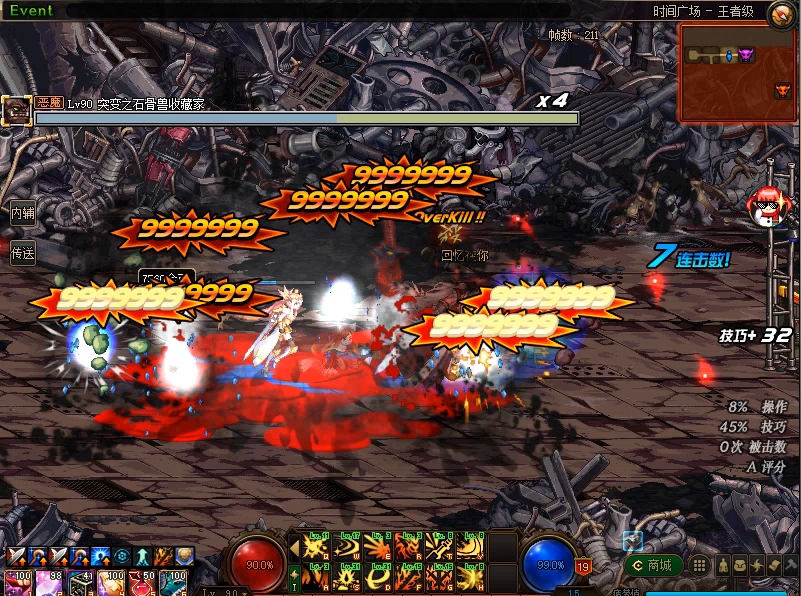Open the grid menu button next to 商城
The image size is (801, 596).
700,566
